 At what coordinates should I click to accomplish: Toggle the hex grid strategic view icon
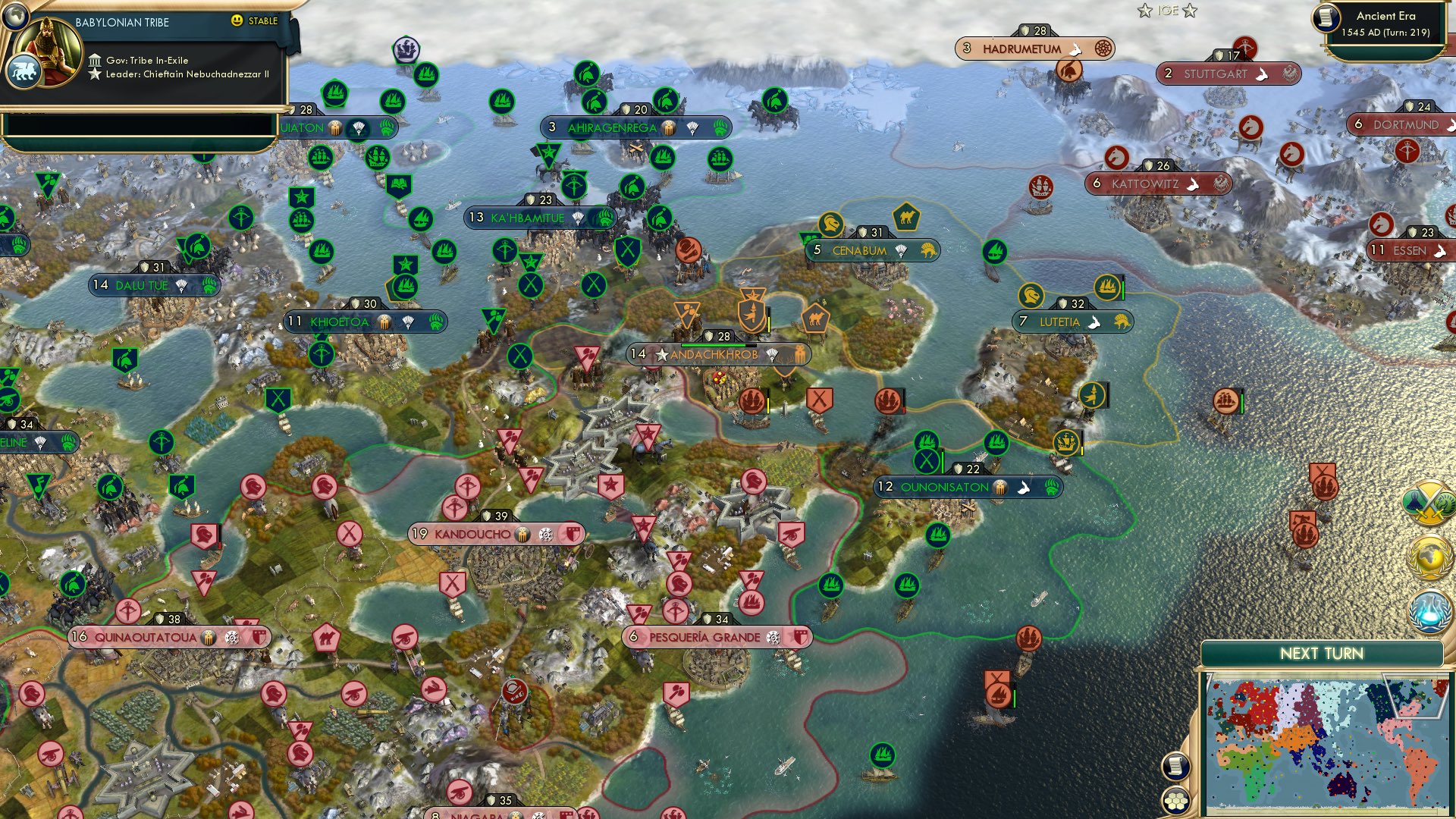tap(1176, 802)
